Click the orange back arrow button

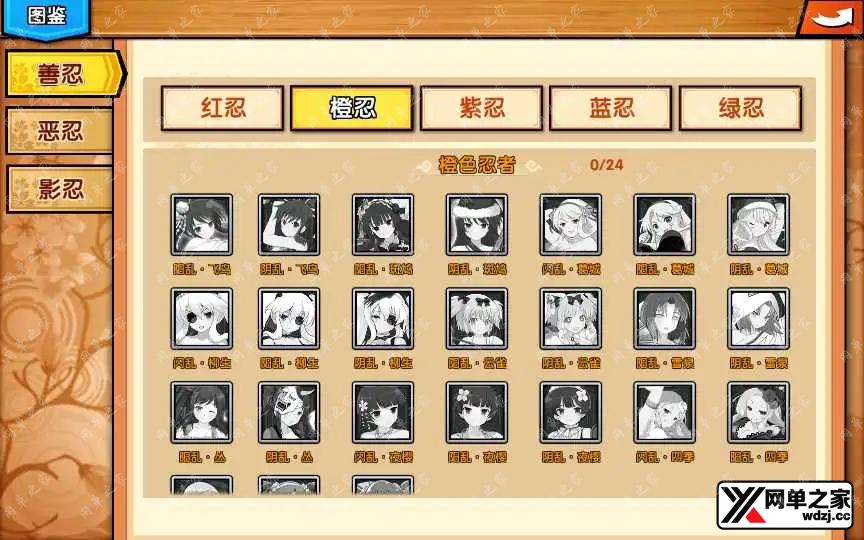828,18
